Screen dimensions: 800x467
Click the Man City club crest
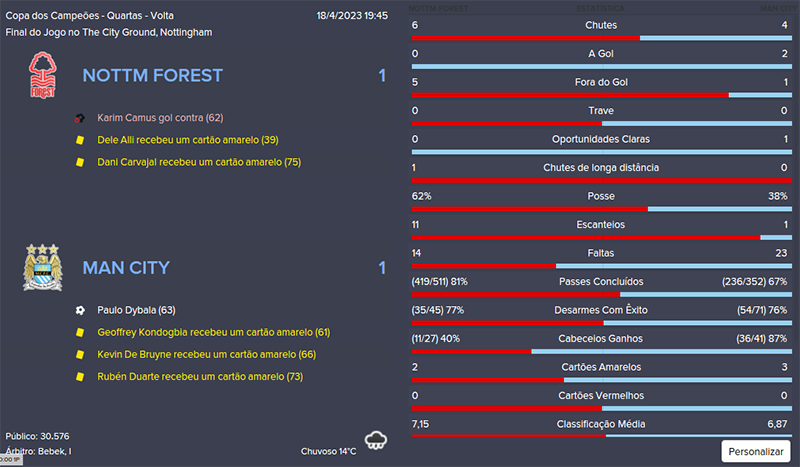click(x=43, y=267)
